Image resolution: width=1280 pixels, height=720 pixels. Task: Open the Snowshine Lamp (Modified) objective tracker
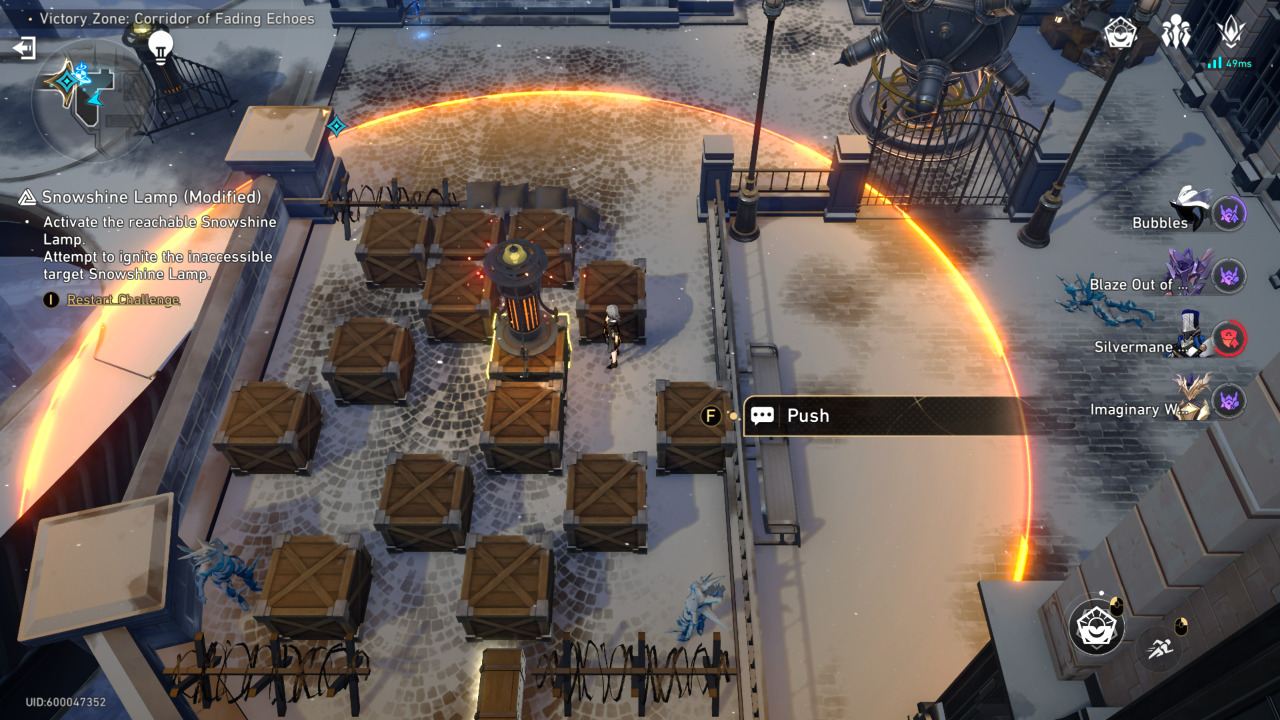pyautogui.click(x=150, y=197)
